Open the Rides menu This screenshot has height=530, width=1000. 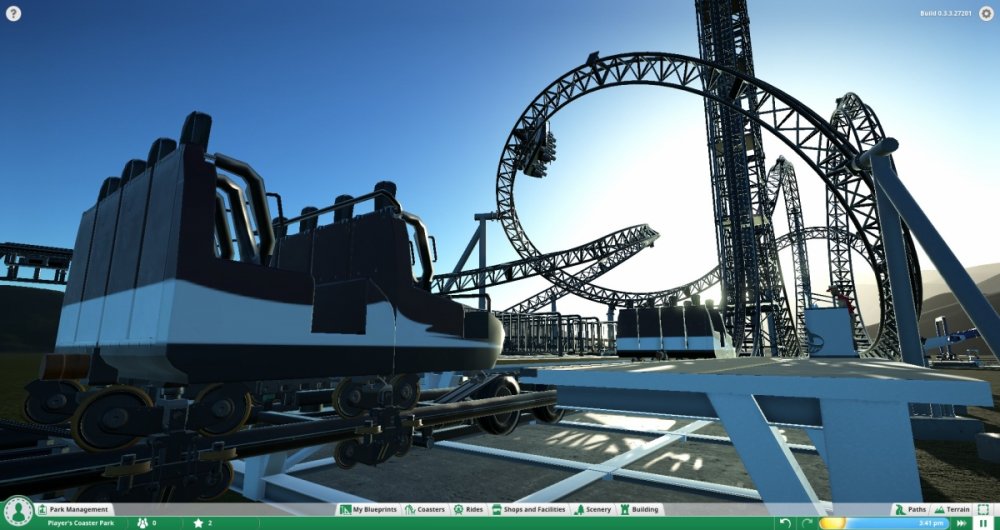[x=469, y=509]
